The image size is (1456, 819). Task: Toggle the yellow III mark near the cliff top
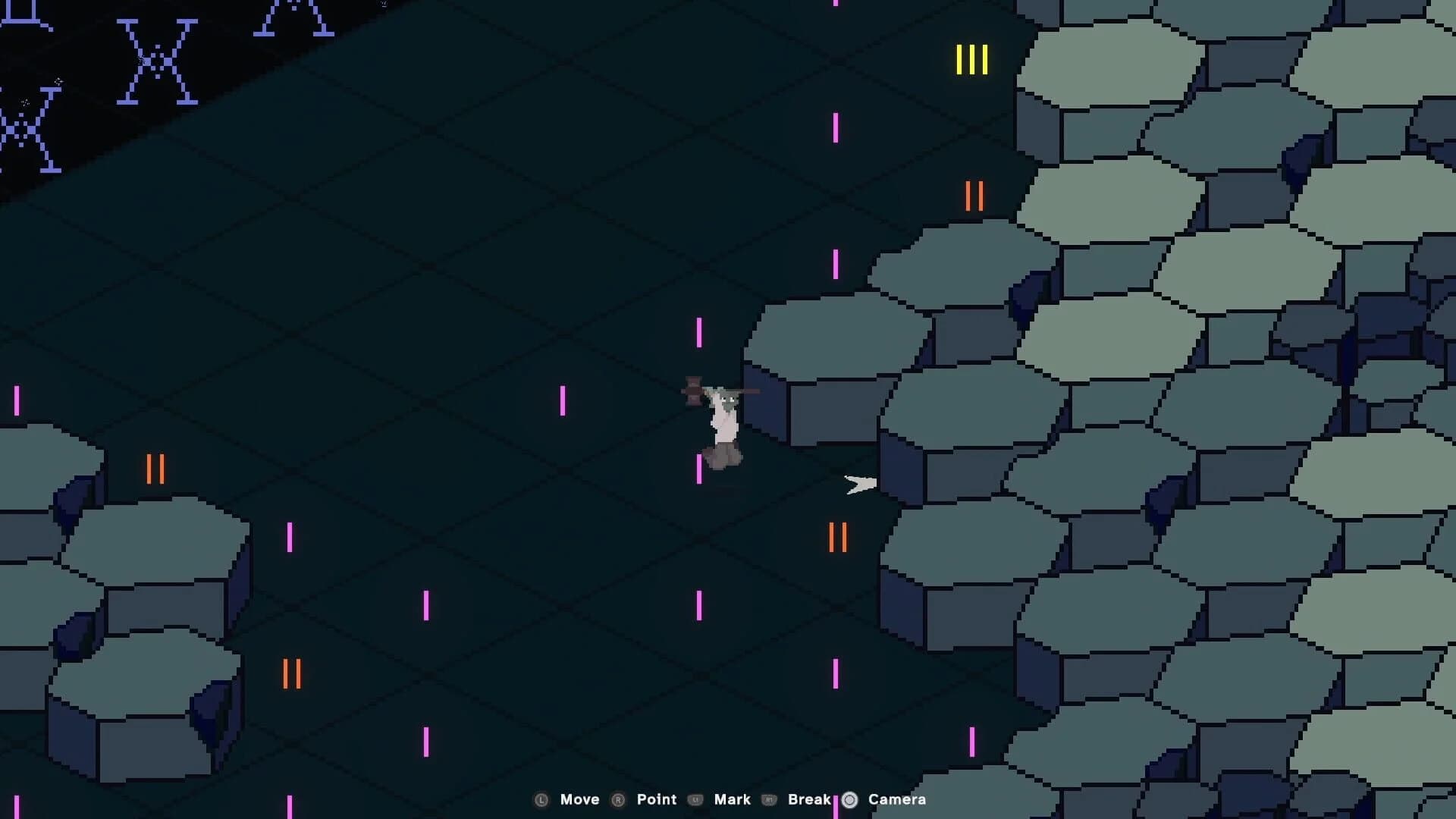(973, 60)
